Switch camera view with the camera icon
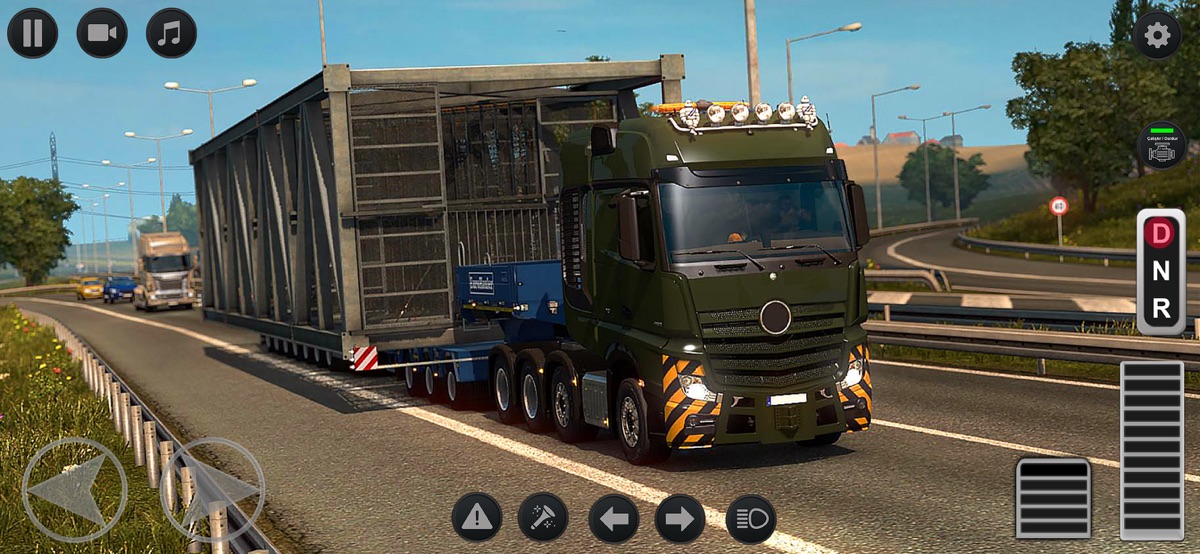The height and width of the screenshot is (554, 1200). pyautogui.click(x=102, y=33)
